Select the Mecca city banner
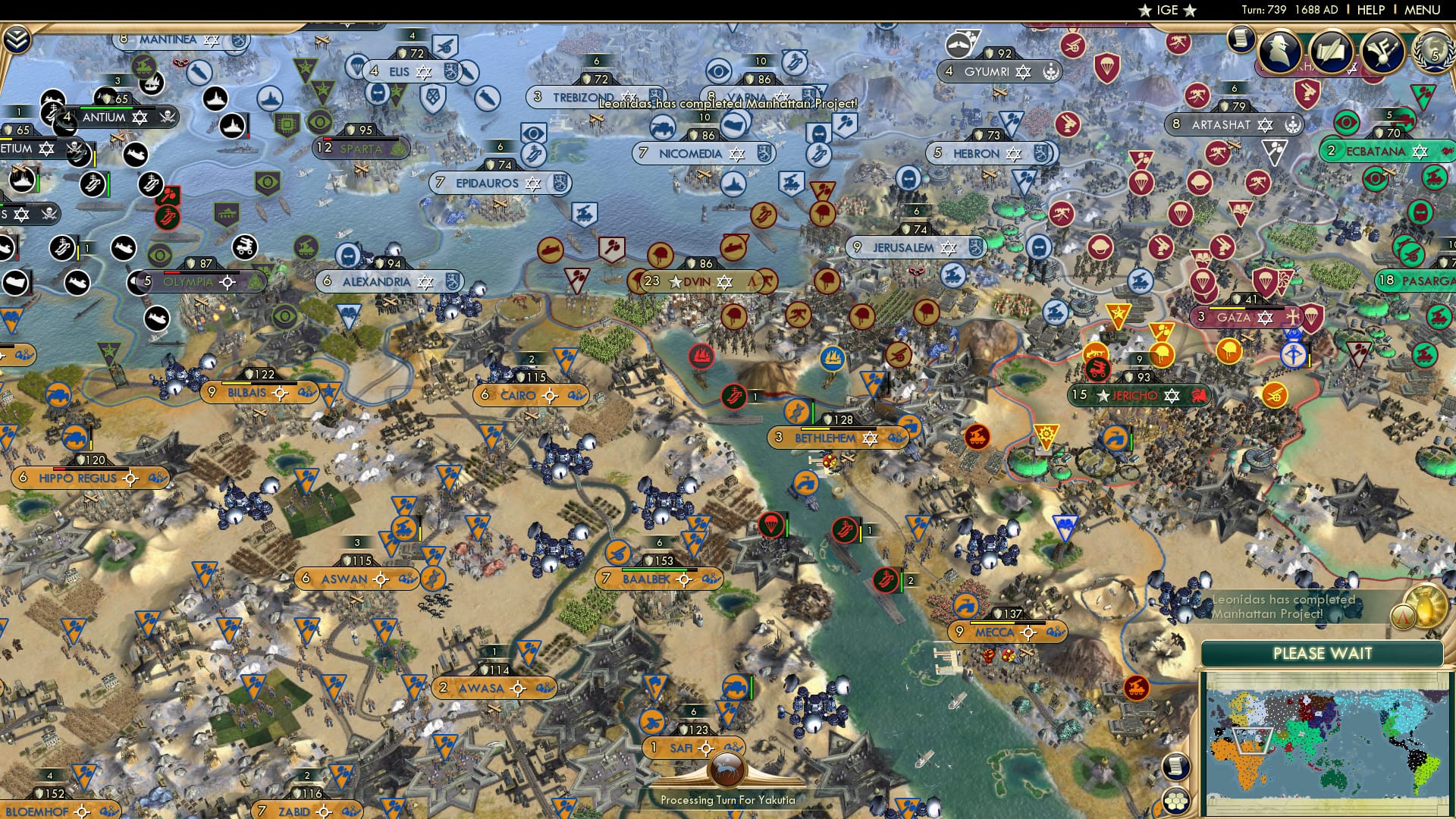The width and height of the screenshot is (1456, 819). pos(997,631)
